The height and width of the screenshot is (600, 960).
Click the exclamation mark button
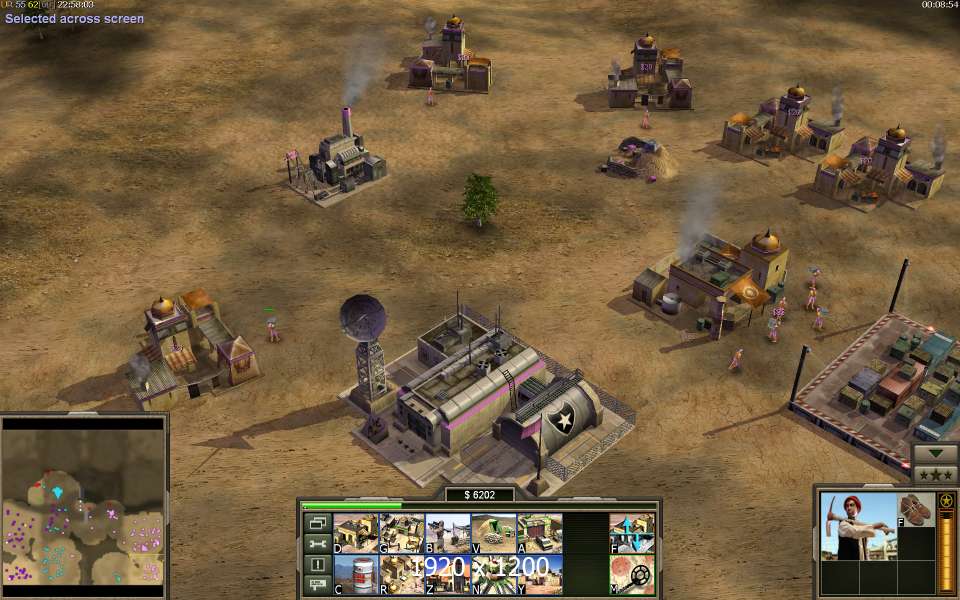click(x=317, y=565)
